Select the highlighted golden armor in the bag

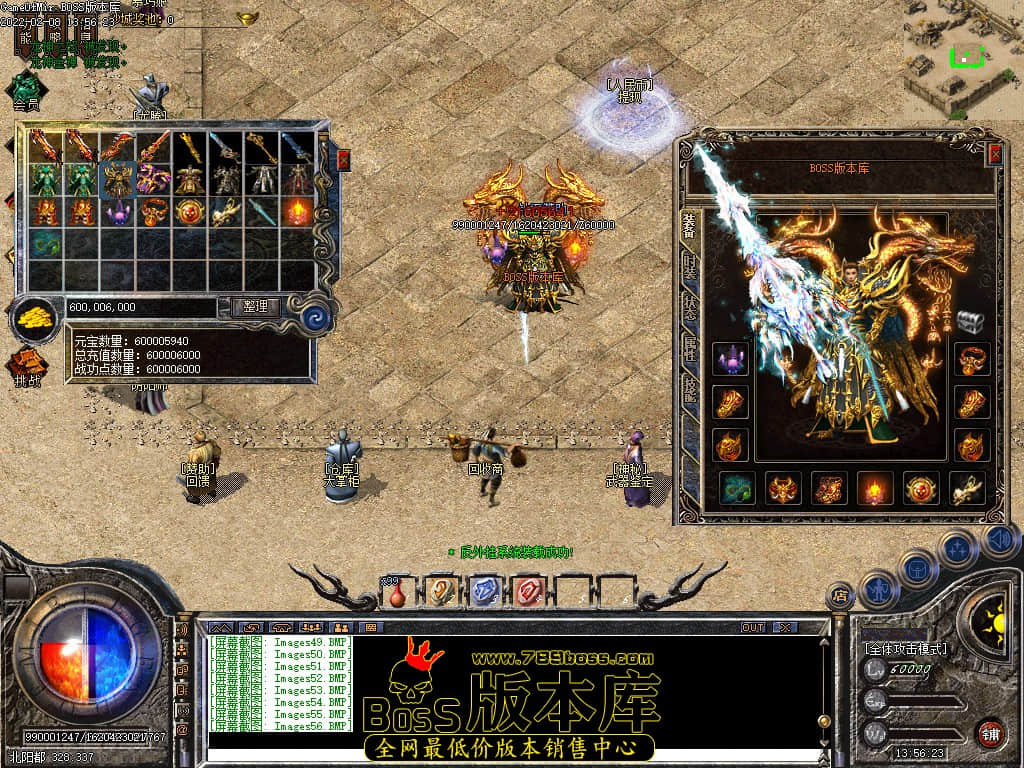point(118,179)
